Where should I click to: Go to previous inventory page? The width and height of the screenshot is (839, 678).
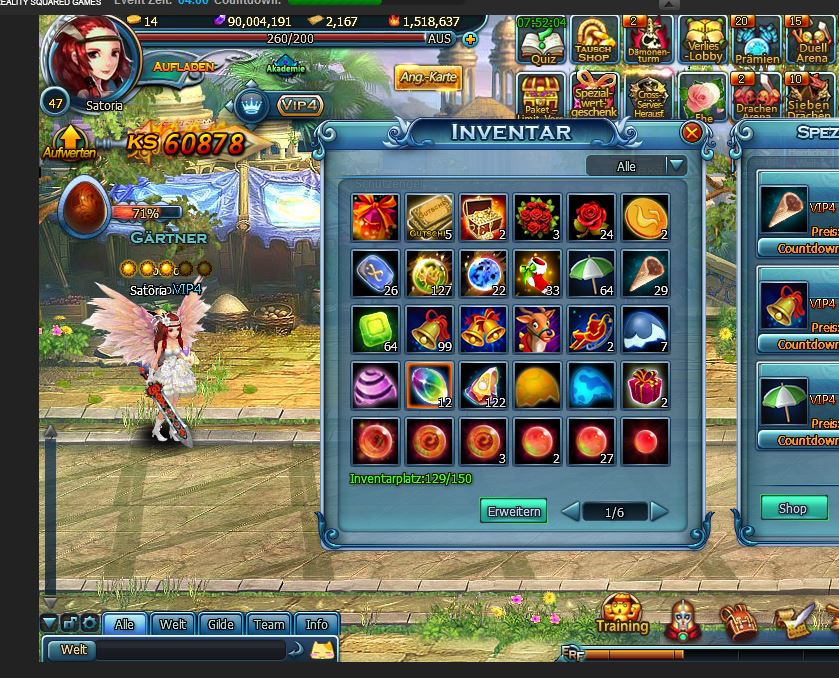point(570,512)
